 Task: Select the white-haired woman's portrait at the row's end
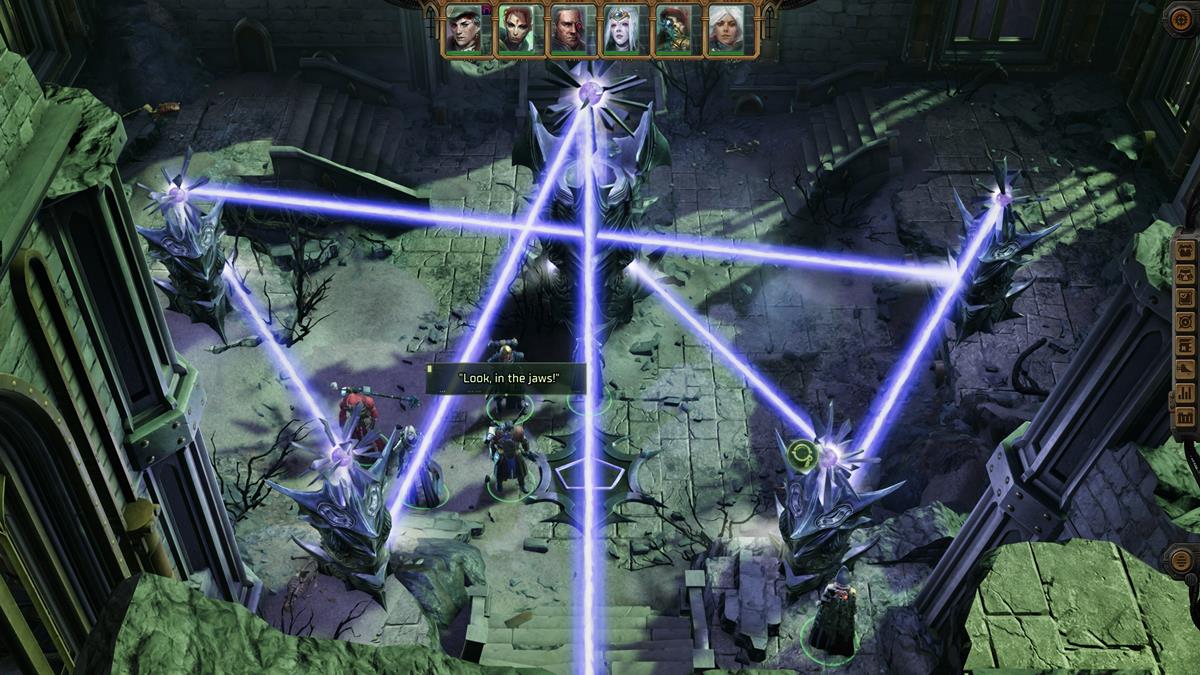727,28
